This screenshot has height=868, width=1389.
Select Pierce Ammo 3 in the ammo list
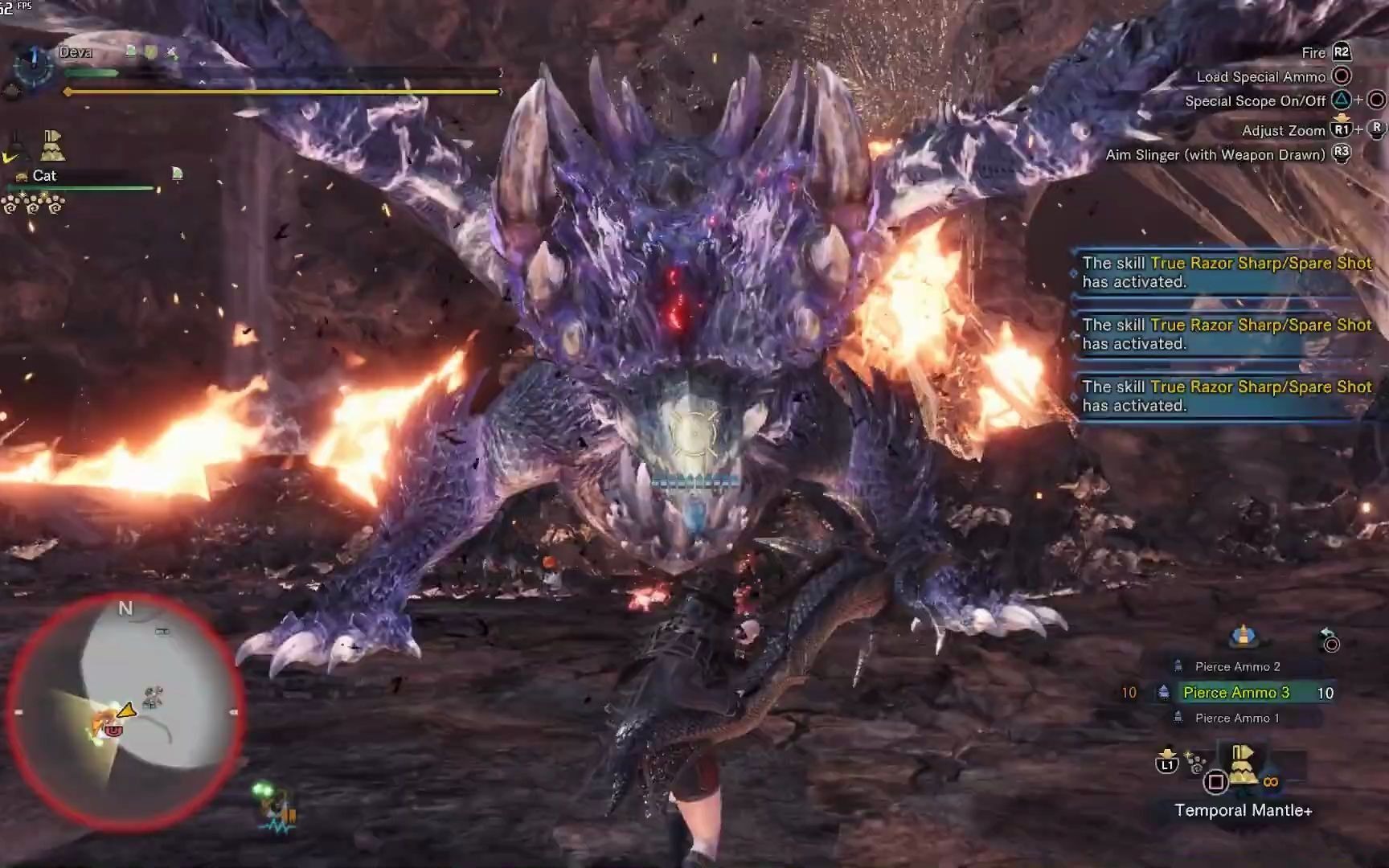tap(1235, 693)
